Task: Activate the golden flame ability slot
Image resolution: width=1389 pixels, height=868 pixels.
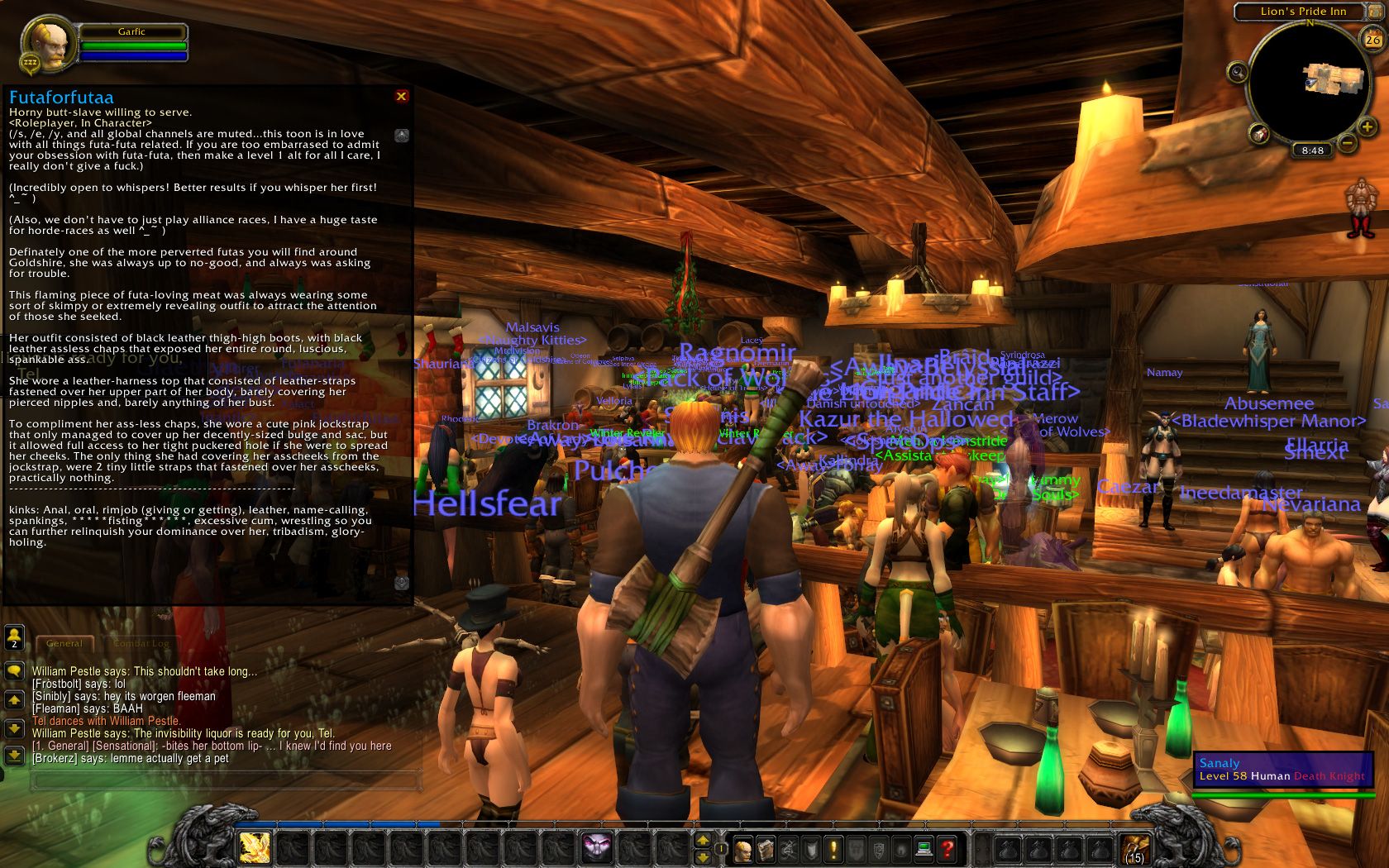Action: [x=254, y=847]
